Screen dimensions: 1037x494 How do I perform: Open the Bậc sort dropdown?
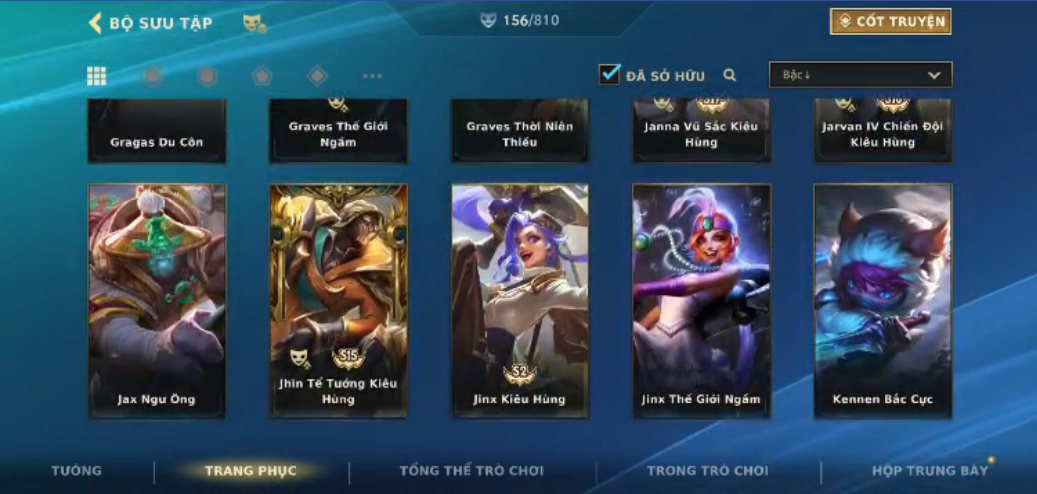pos(860,75)
